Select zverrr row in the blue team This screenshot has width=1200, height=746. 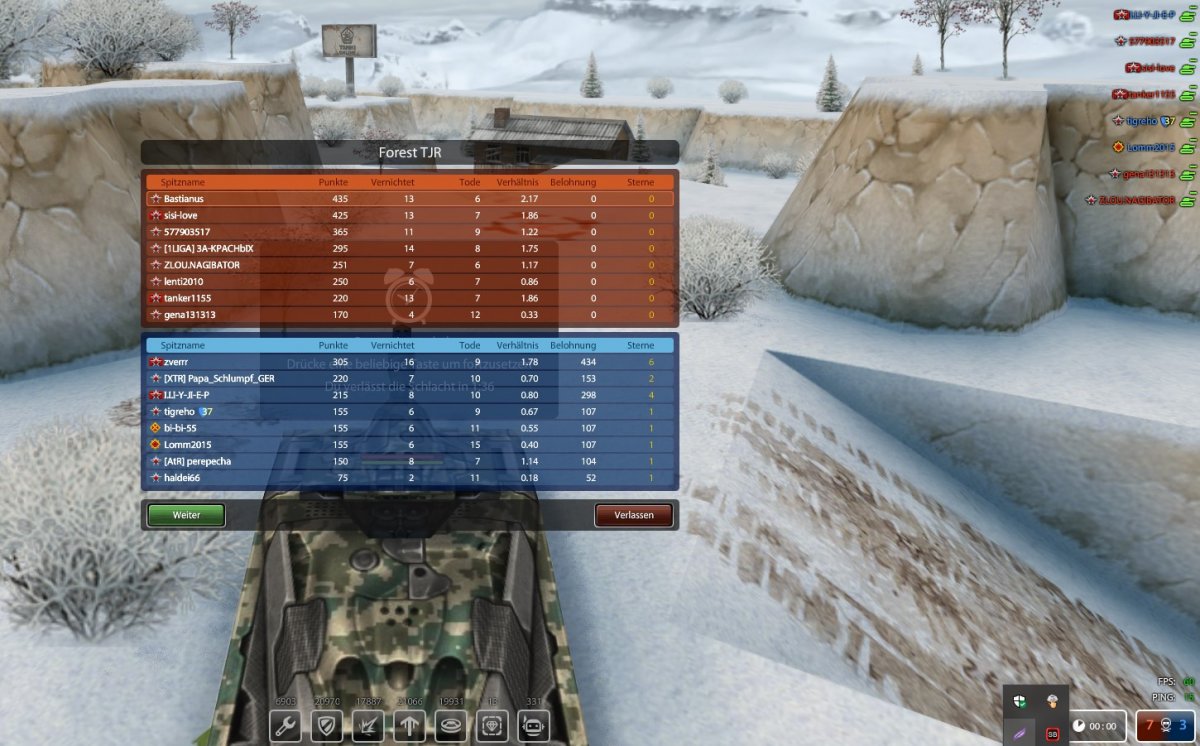[409, 362]
